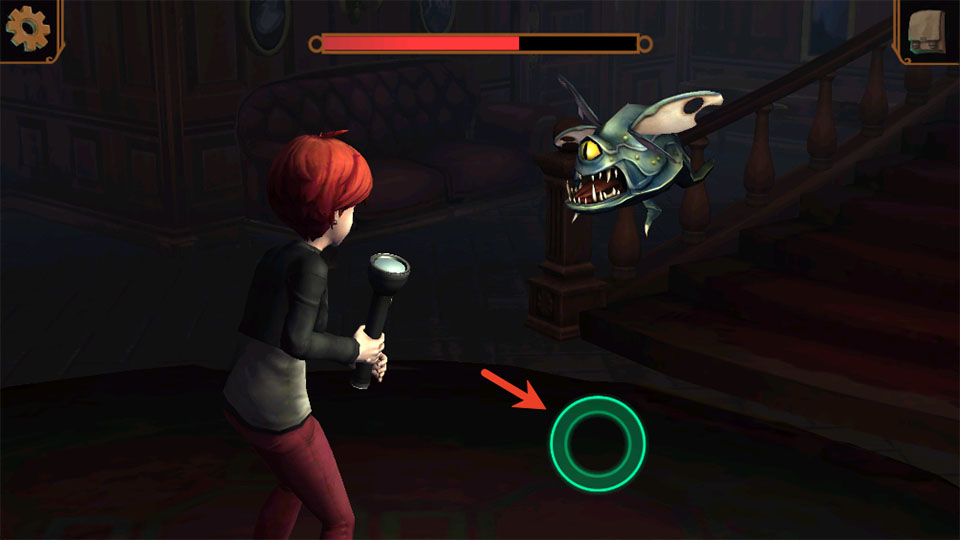Tap the glowing green ring target
The height and width of the screenshot is (540, 960).
coord(597,443)
